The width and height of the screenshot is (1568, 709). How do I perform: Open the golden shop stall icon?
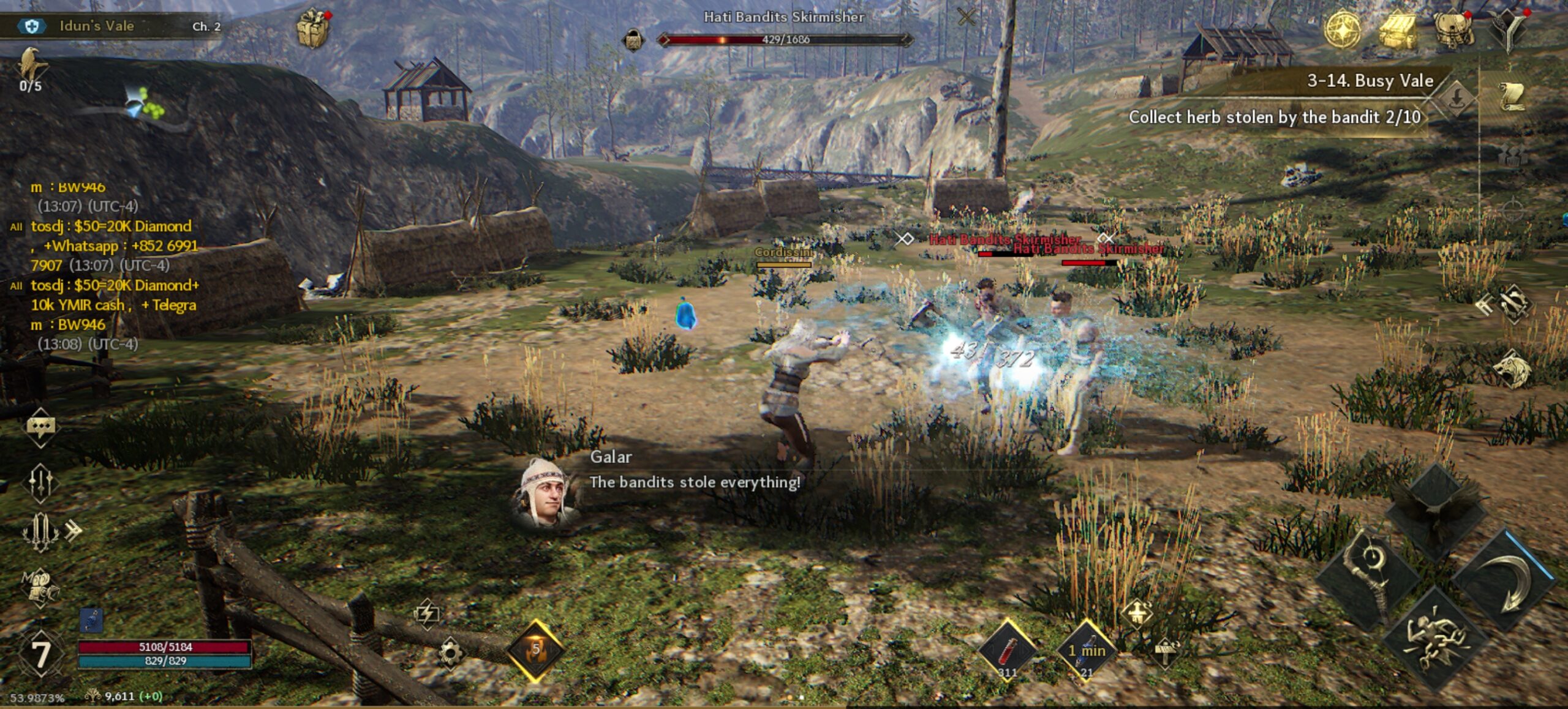(x=1398, y=30)
